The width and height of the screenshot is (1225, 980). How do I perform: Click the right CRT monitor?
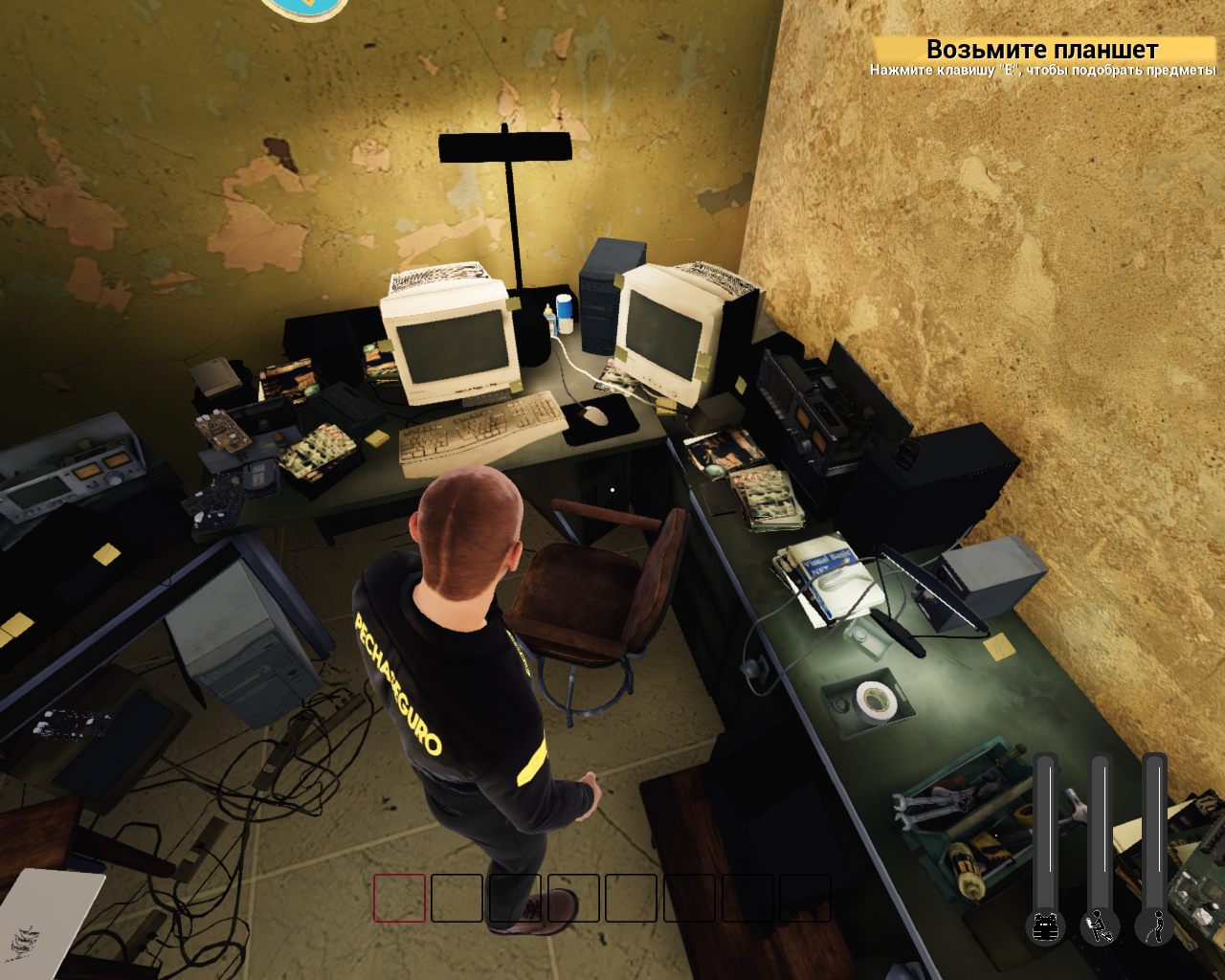(665, 335)
